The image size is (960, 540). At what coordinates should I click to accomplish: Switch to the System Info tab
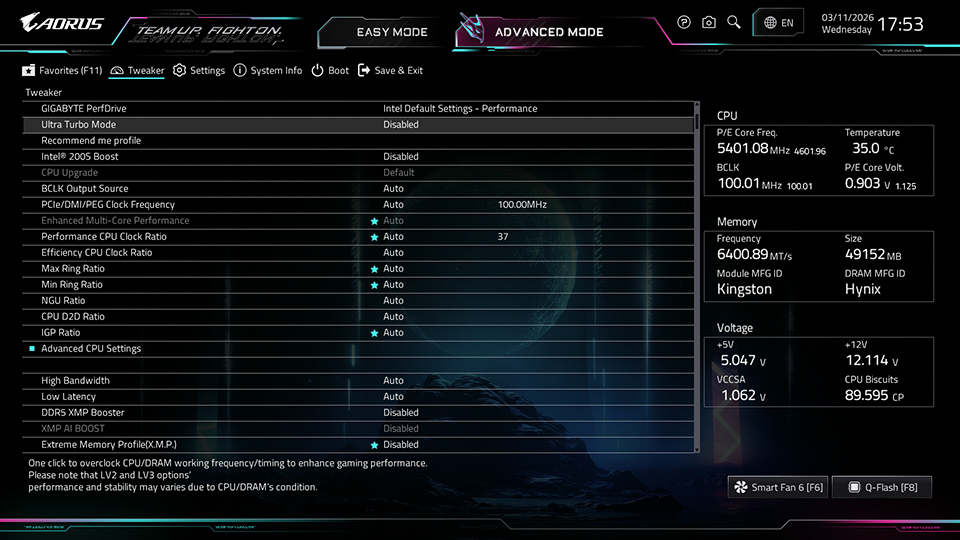(268, 71)
